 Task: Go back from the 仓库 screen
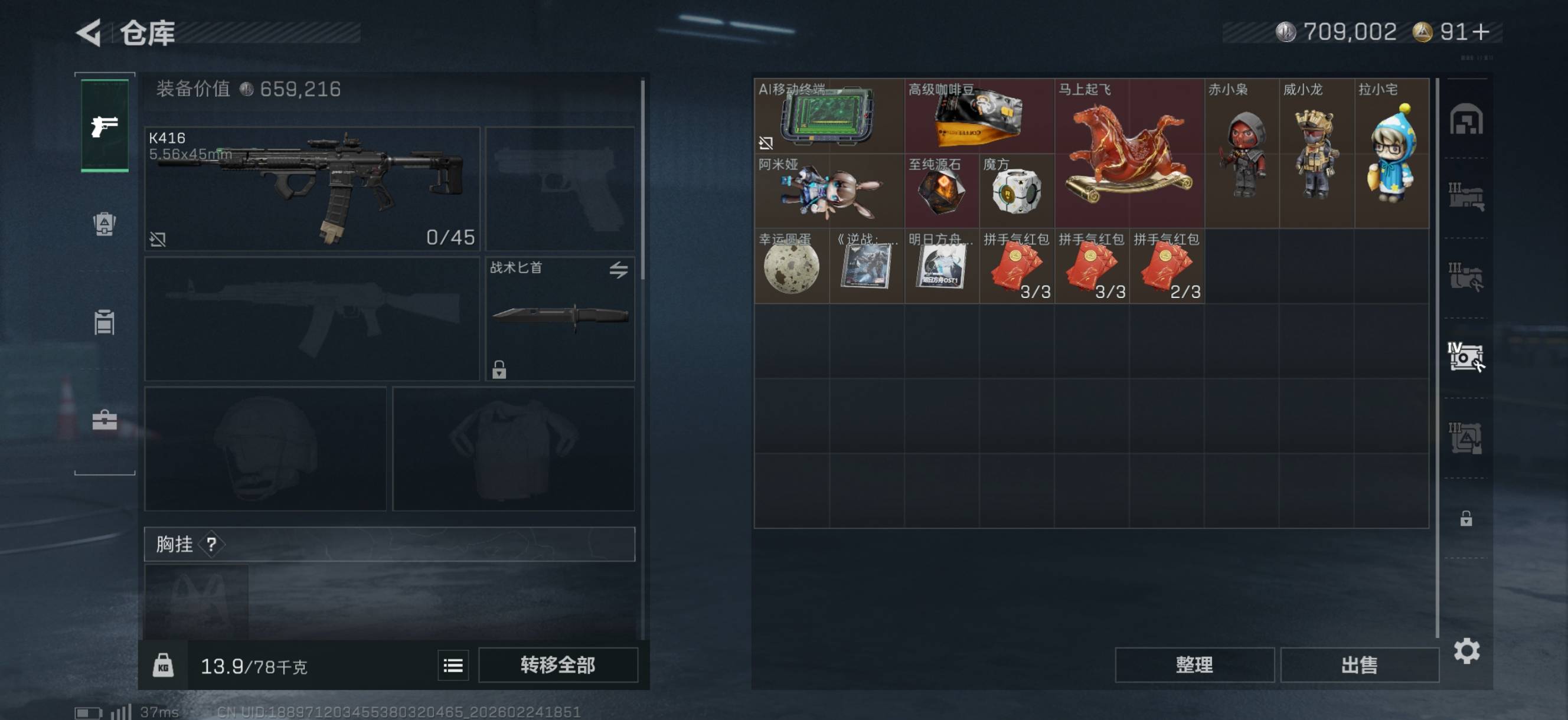tap(89, 32)
